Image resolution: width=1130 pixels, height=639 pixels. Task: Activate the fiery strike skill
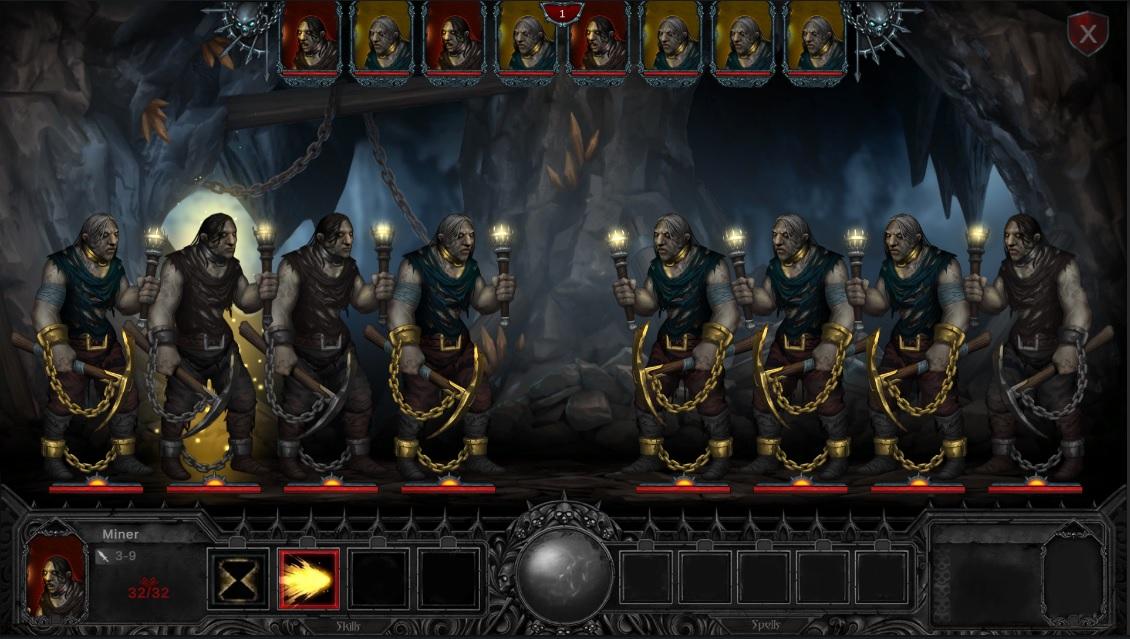click(309, 578)
